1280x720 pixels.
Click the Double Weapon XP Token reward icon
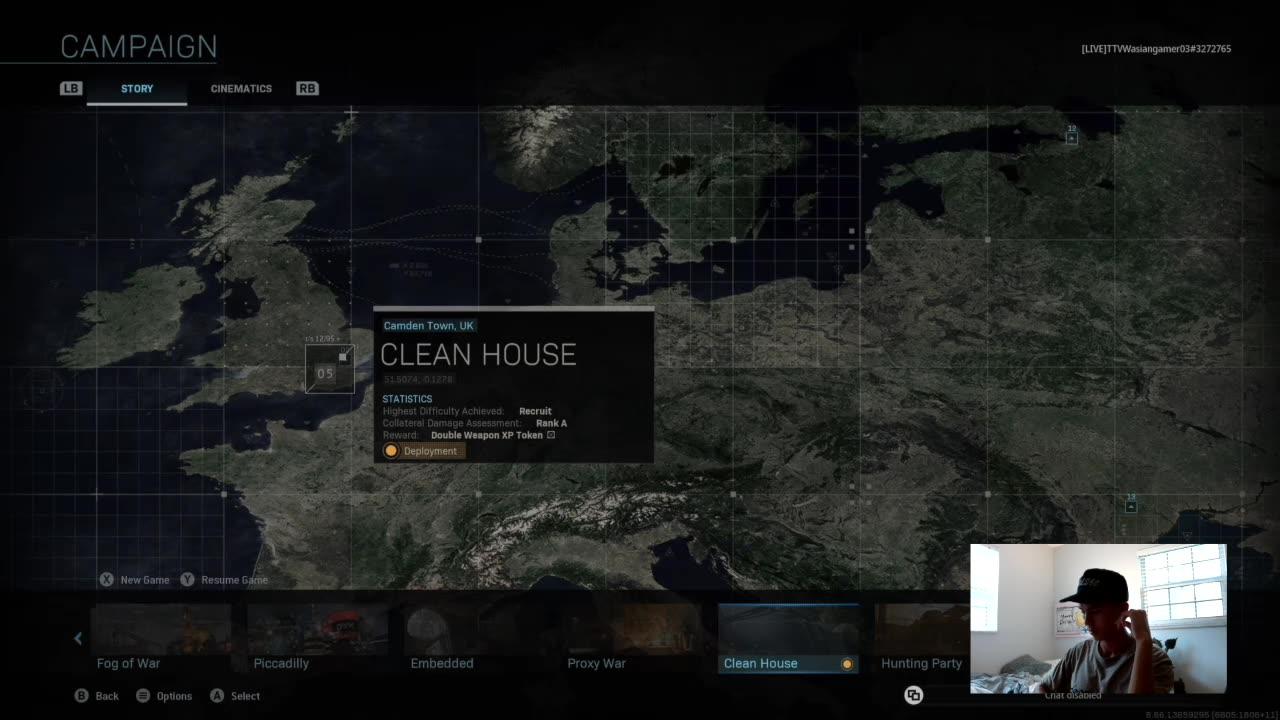(550, 435)
